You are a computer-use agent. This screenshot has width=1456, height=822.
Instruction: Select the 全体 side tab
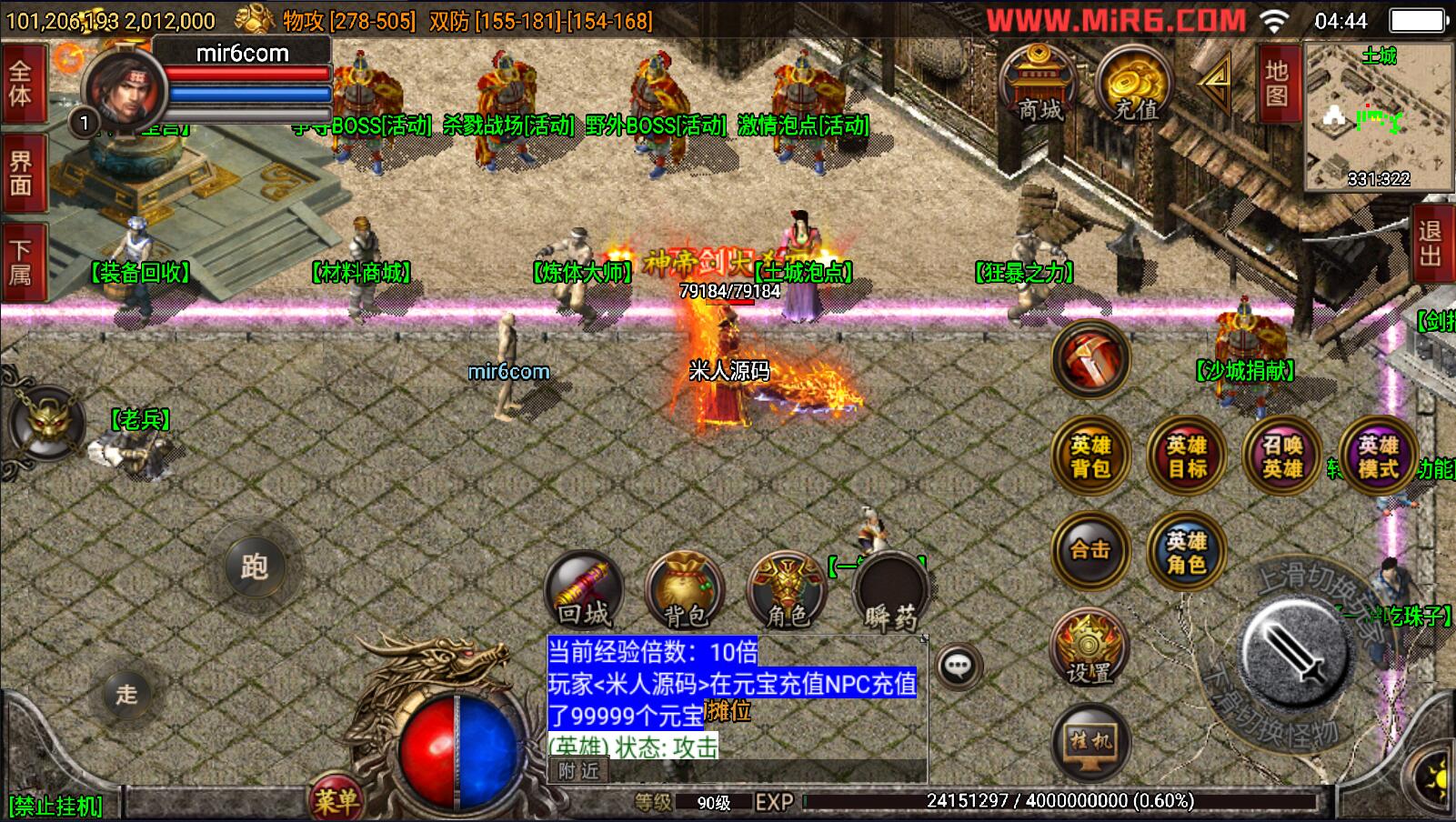pos(21,84)
